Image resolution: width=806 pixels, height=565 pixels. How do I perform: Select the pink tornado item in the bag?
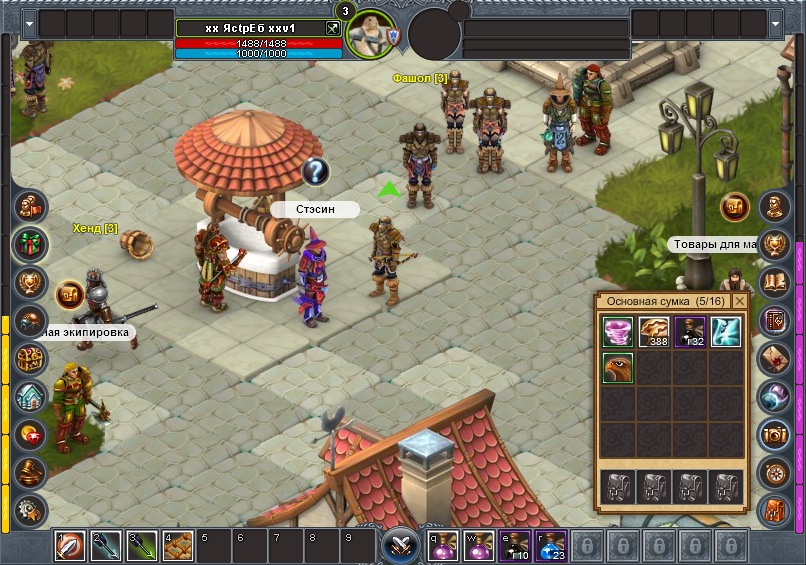coord(618,331)
